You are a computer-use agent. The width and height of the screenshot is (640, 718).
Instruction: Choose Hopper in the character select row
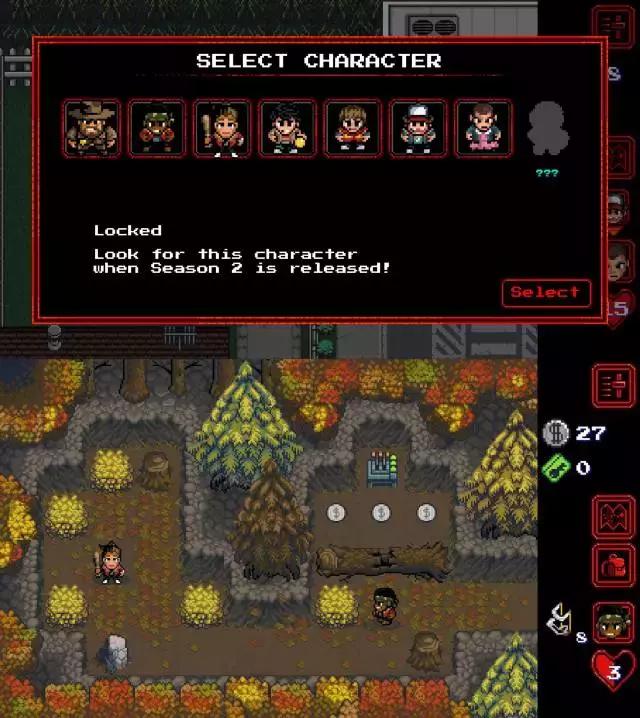(93, 129)
